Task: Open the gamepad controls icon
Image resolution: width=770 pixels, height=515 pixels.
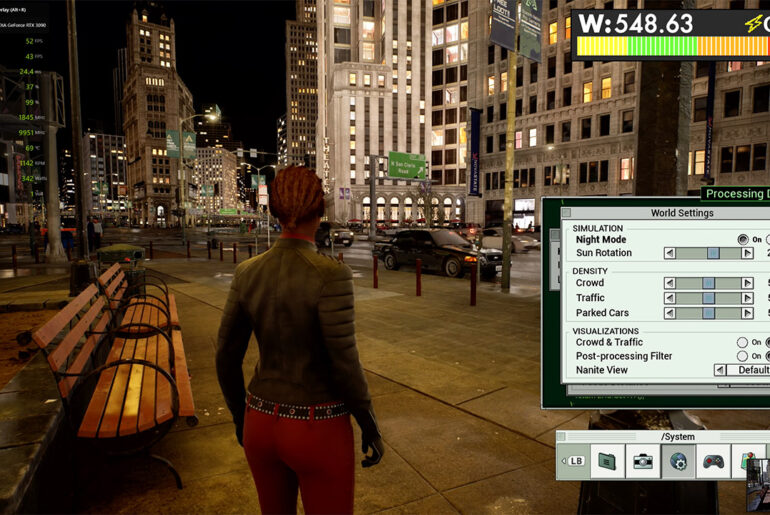Action: point(713,461)
